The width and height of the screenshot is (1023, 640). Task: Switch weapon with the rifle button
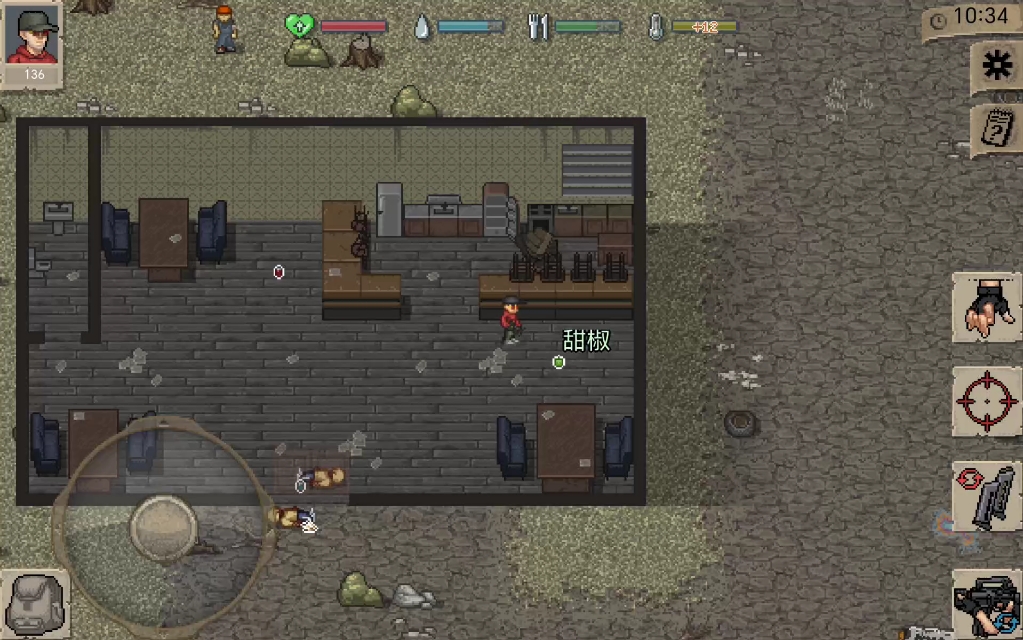coord(986,602)
